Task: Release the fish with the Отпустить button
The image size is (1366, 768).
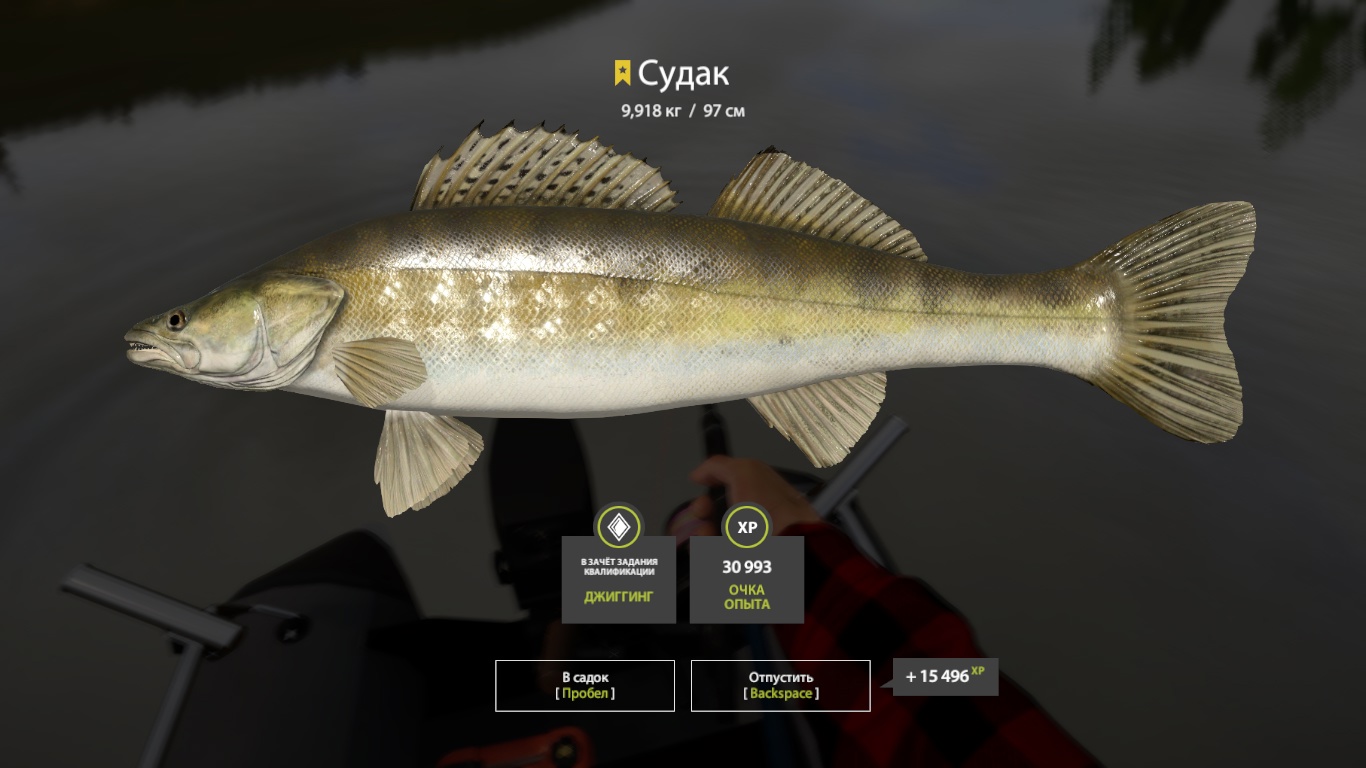Action: pyautogui.click(x=780, y=685)
